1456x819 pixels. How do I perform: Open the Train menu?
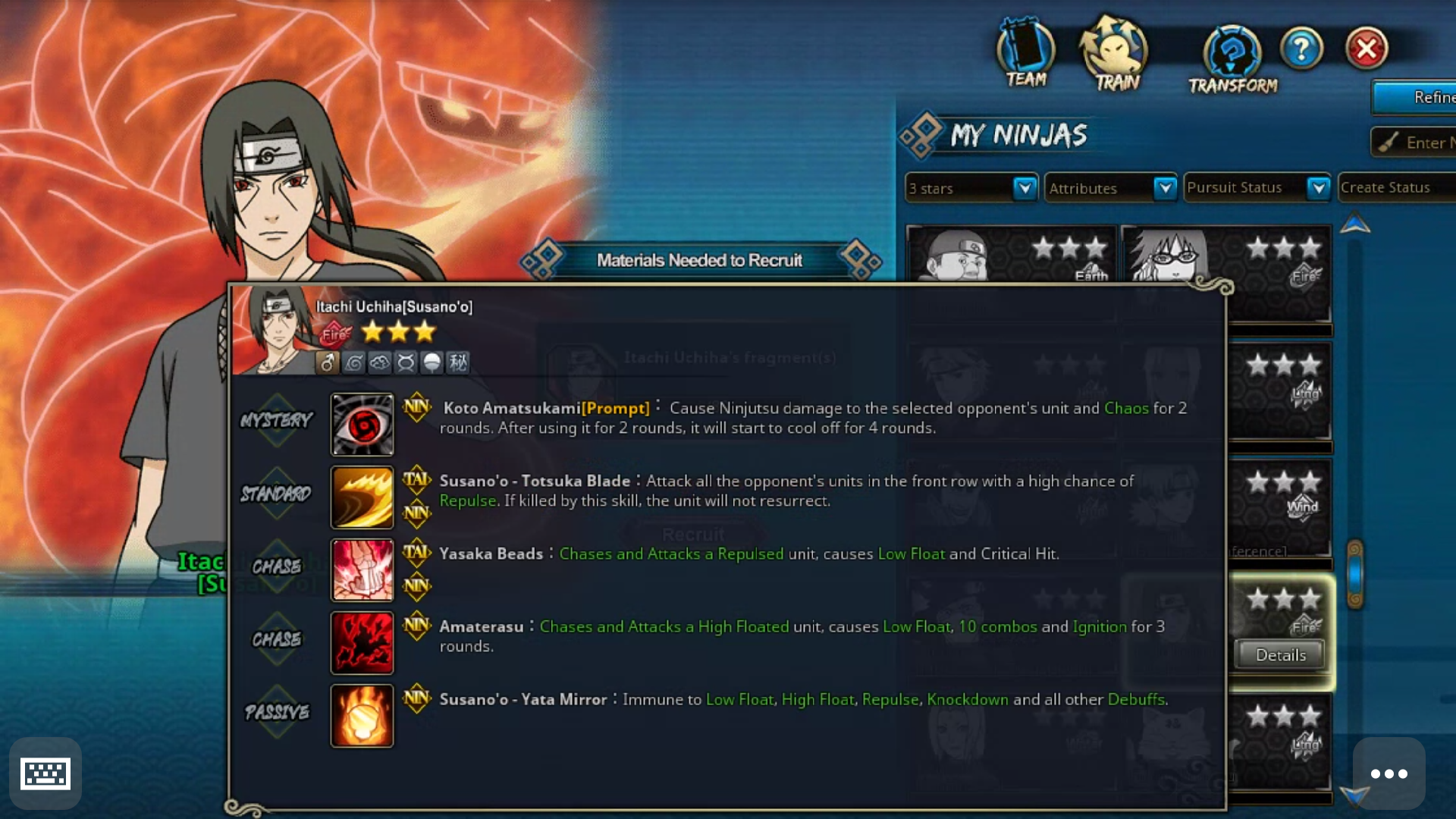[x=1115, y=55]
